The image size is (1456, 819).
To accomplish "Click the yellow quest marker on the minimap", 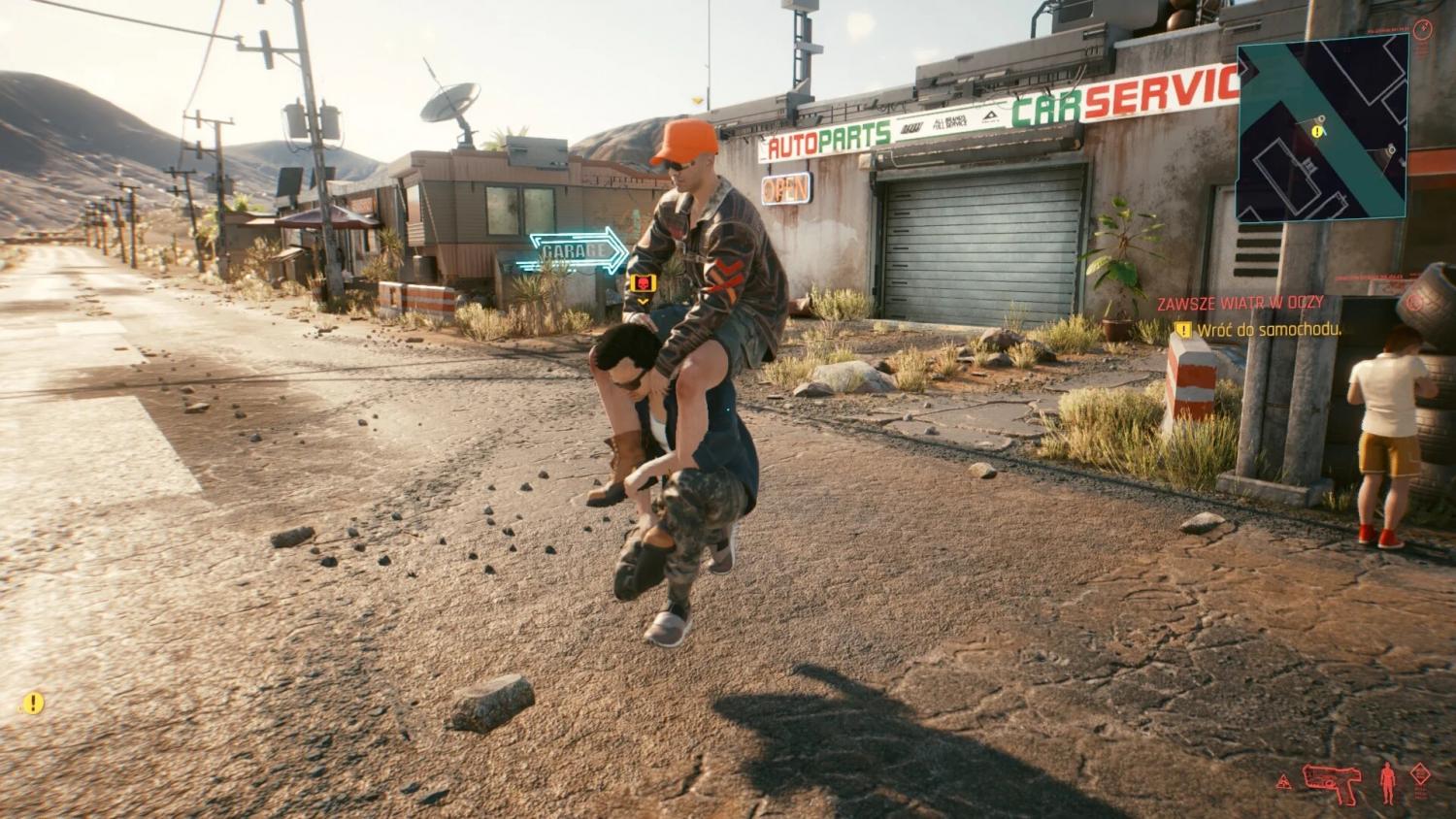I will pos(1317,131).
